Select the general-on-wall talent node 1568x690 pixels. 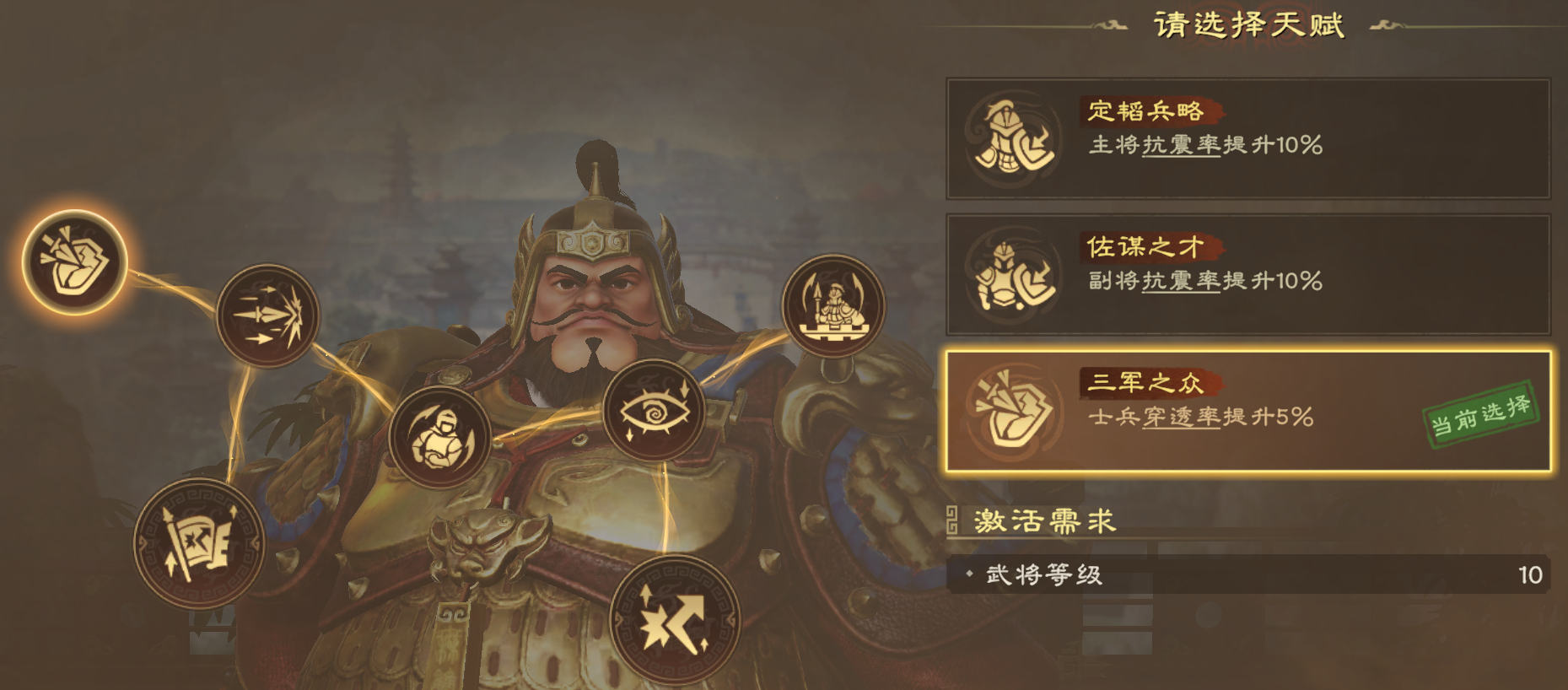click(x=832, y=305)
